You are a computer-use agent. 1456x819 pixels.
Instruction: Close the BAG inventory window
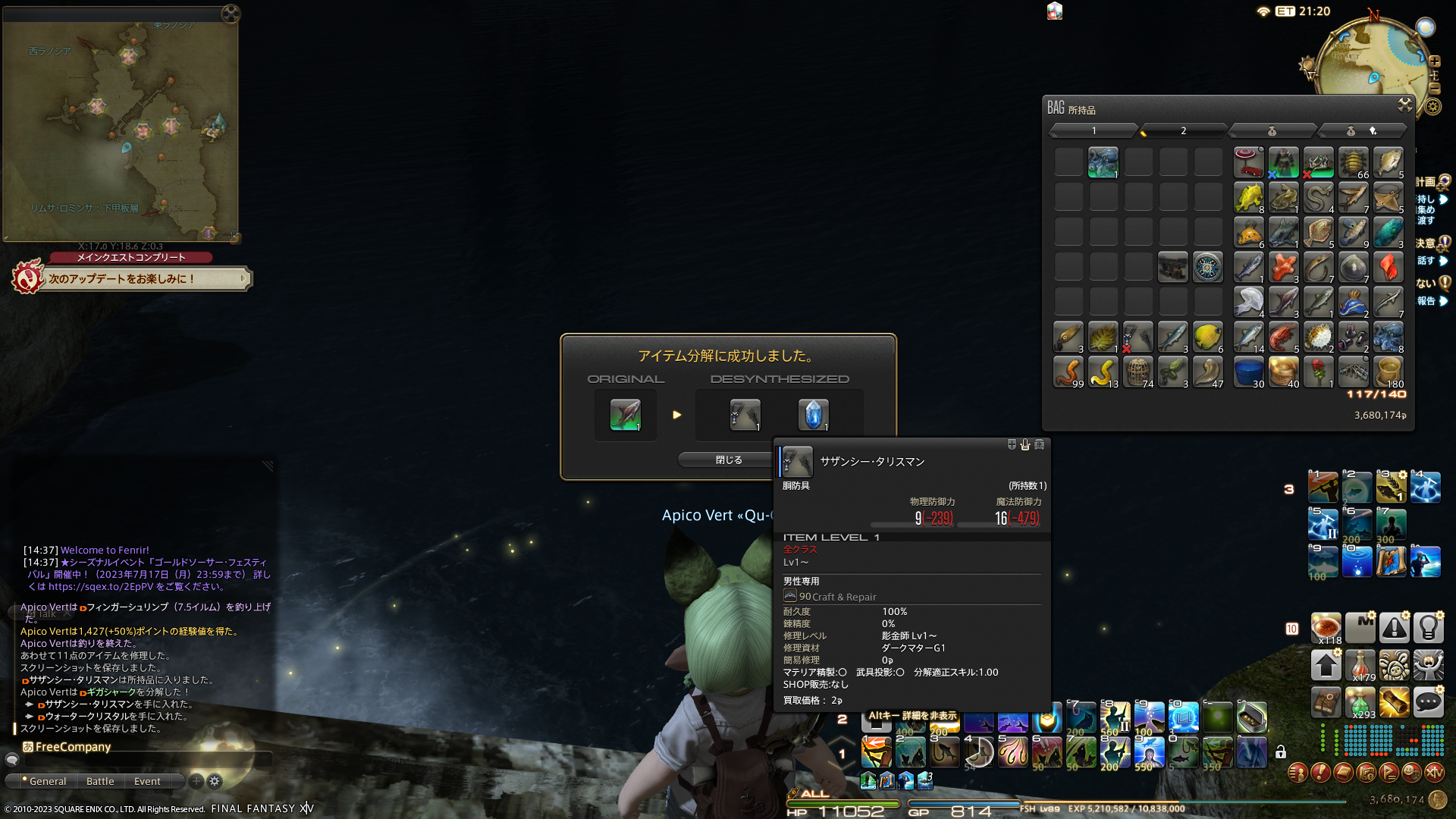pyautogui.click(x=1404, y=105)
